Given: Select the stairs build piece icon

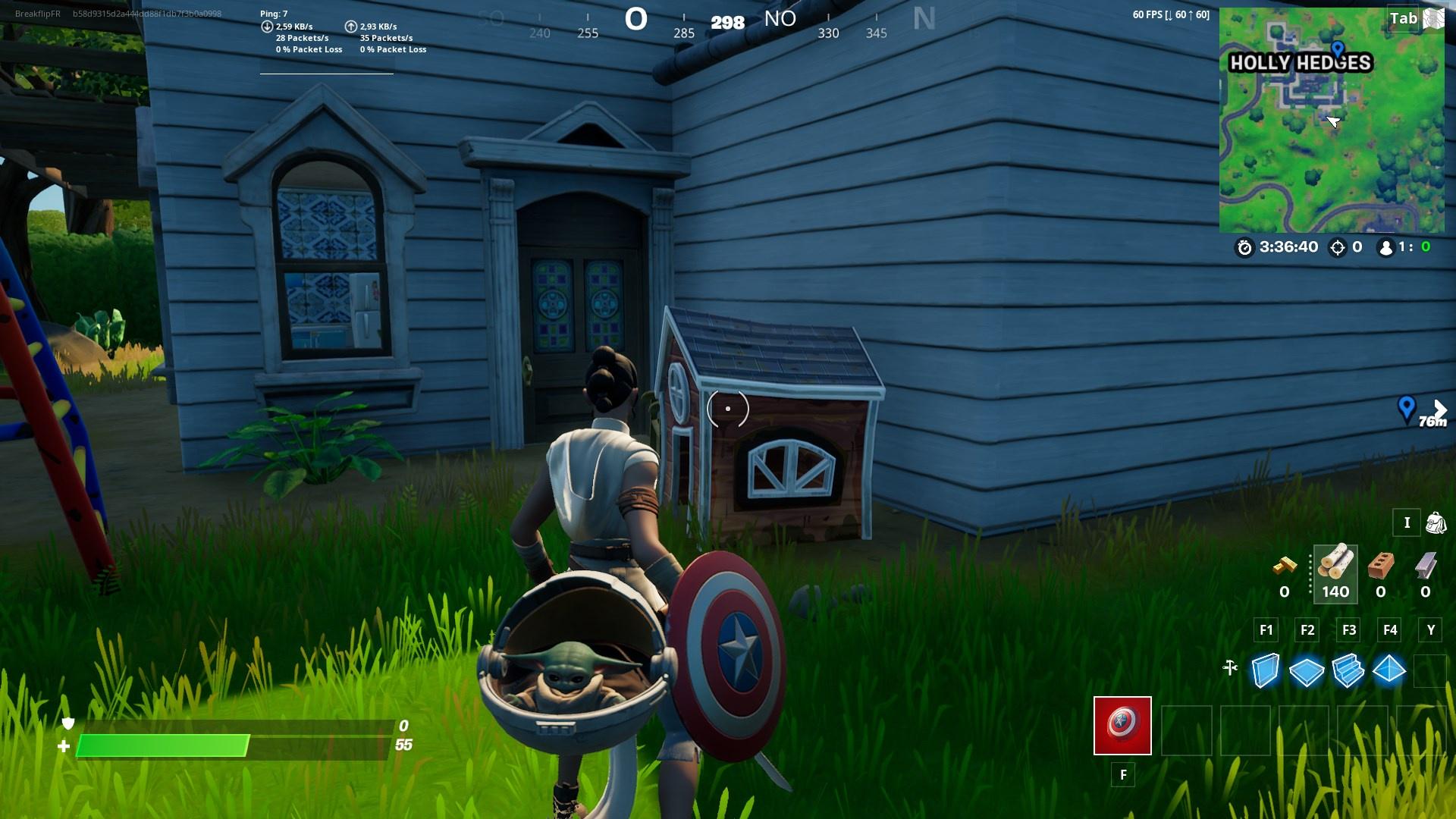Looking at the screenshot, I should [1348, 670].
